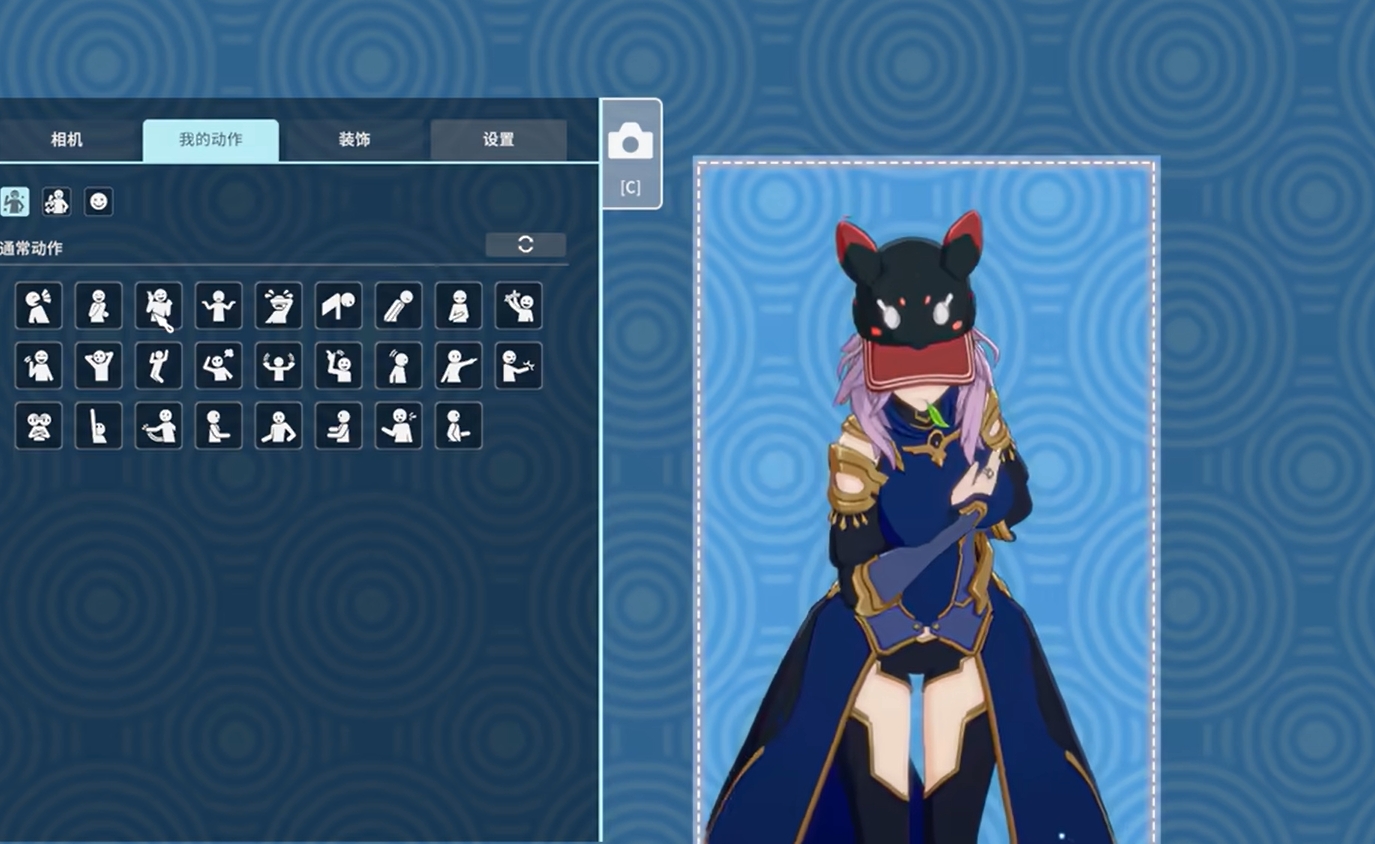Select the shrugging figure emote

[x=219, y=306]
